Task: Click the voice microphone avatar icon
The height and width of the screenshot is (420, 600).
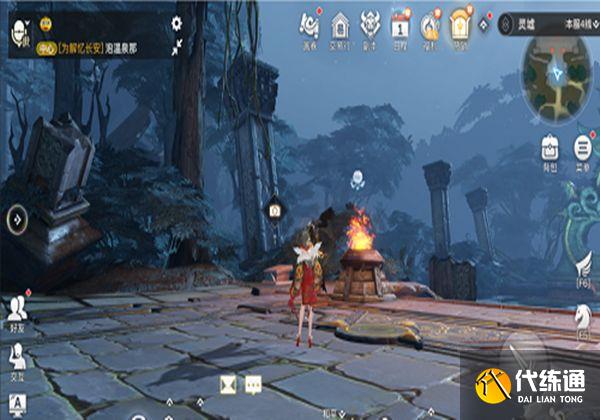Action: tap(18, 34)
